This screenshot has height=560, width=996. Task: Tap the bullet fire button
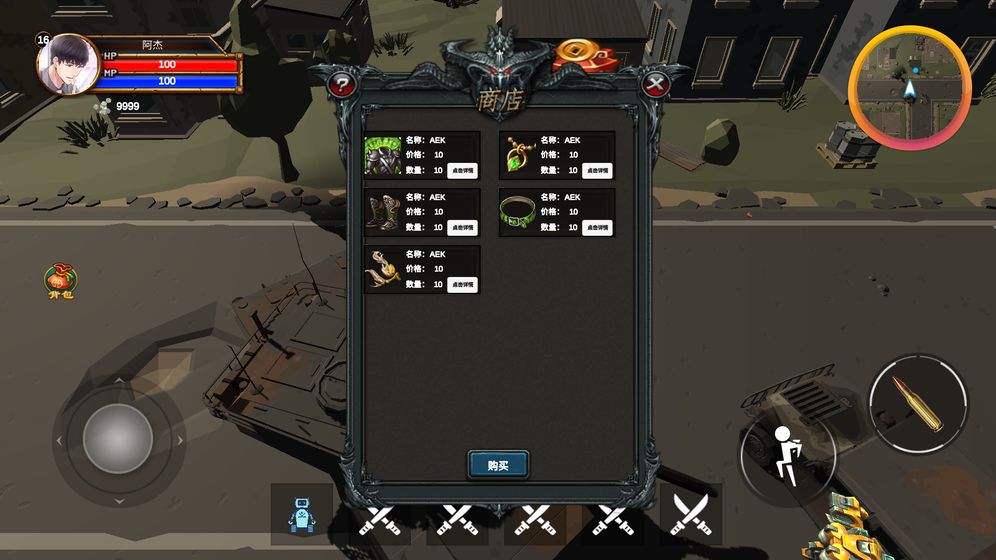tap(918, 401)
